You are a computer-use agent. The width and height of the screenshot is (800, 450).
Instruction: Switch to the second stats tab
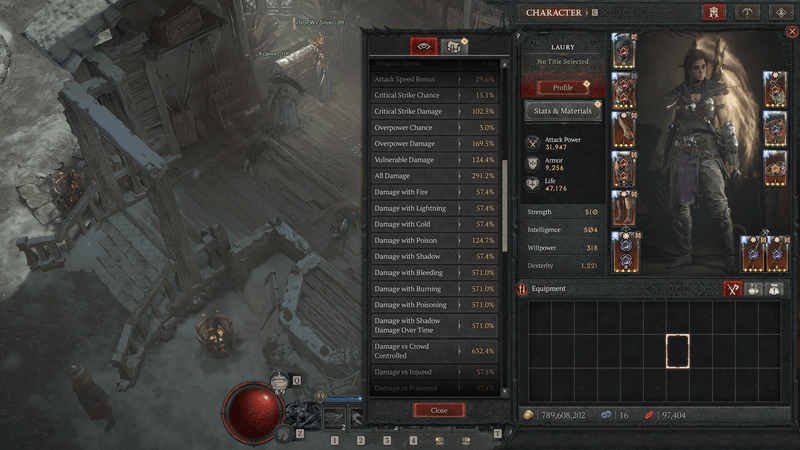coord(454,46)
